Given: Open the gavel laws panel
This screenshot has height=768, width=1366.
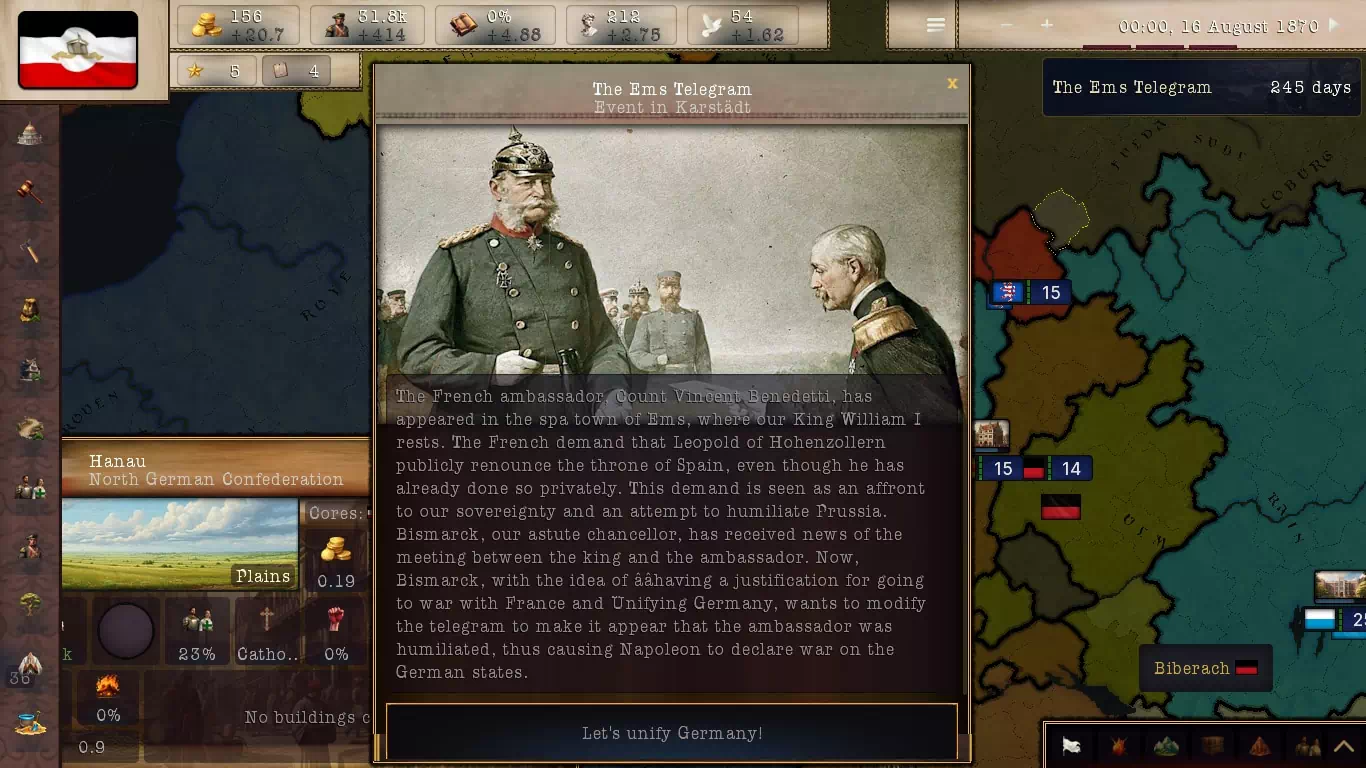Looking at the screenshot, I should (x=30, y=192).
